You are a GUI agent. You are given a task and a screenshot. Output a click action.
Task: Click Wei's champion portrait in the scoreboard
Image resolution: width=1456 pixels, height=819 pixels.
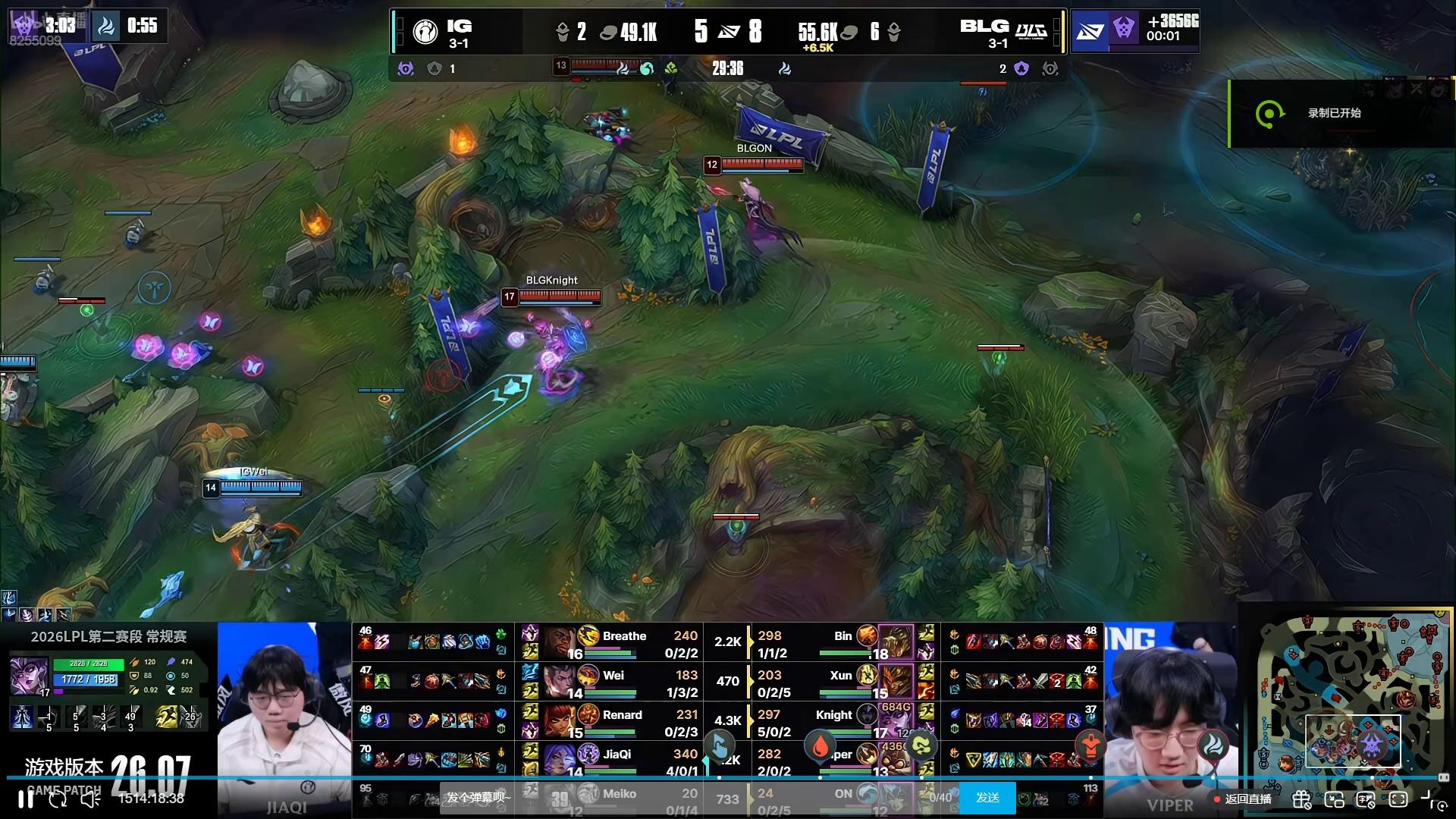tap(560, 681)
